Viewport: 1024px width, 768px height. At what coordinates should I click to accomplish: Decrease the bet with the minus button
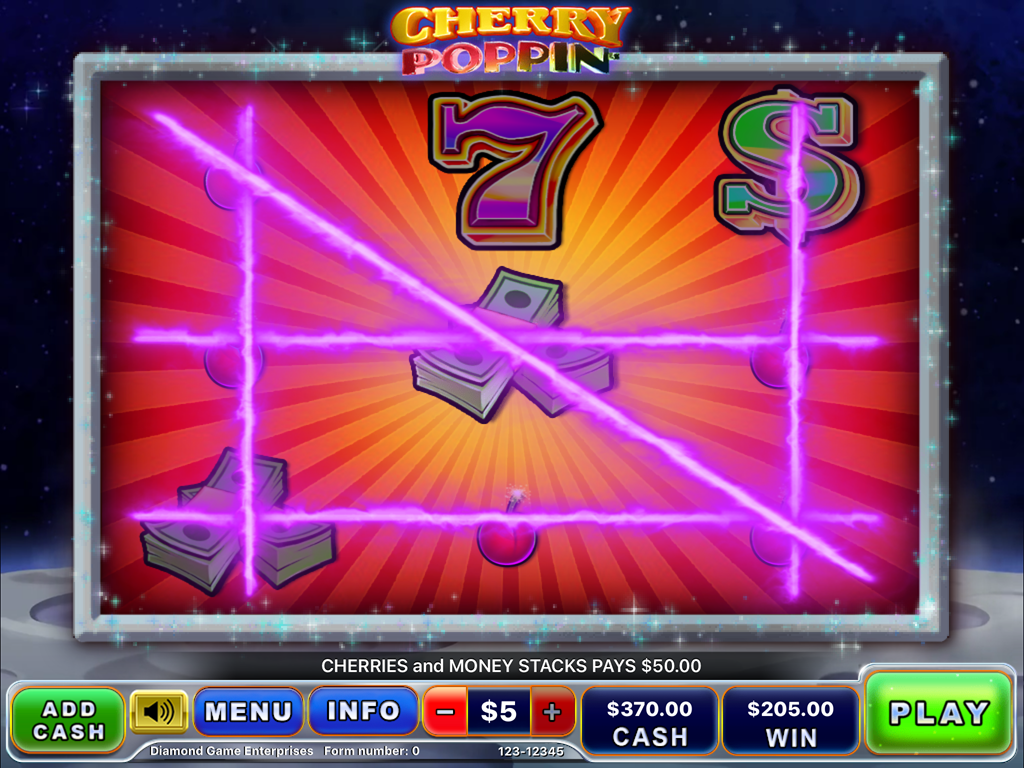click(x=446, y=712)
